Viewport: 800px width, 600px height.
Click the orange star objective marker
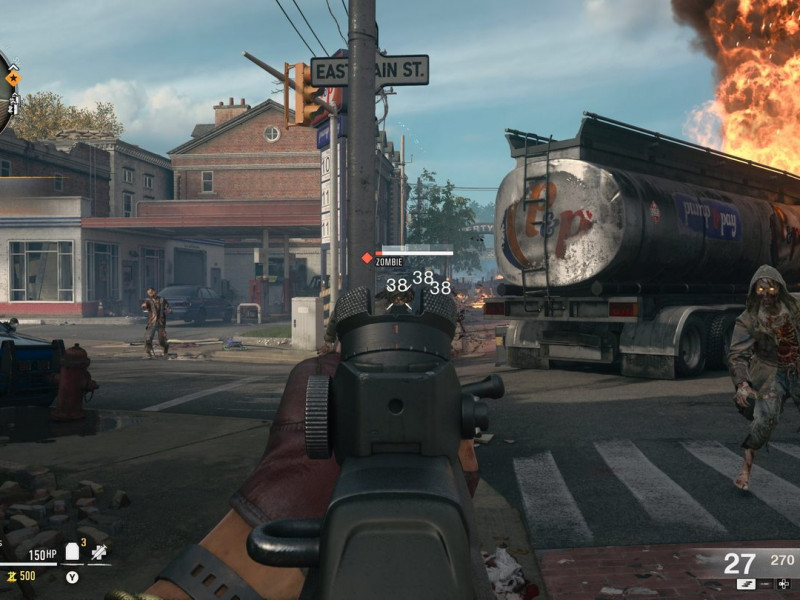coord(13,77)
